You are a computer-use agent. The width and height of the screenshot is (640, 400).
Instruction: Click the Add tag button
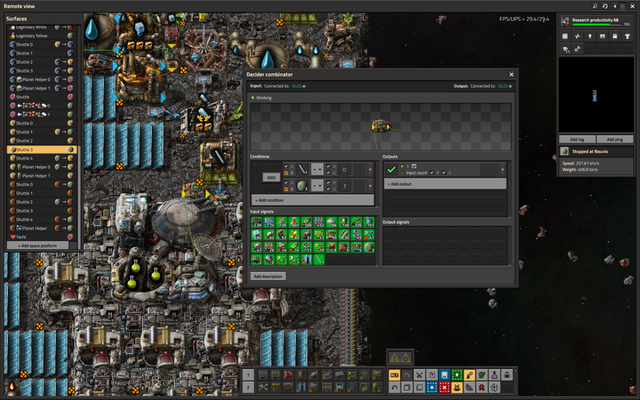(576, 139)
